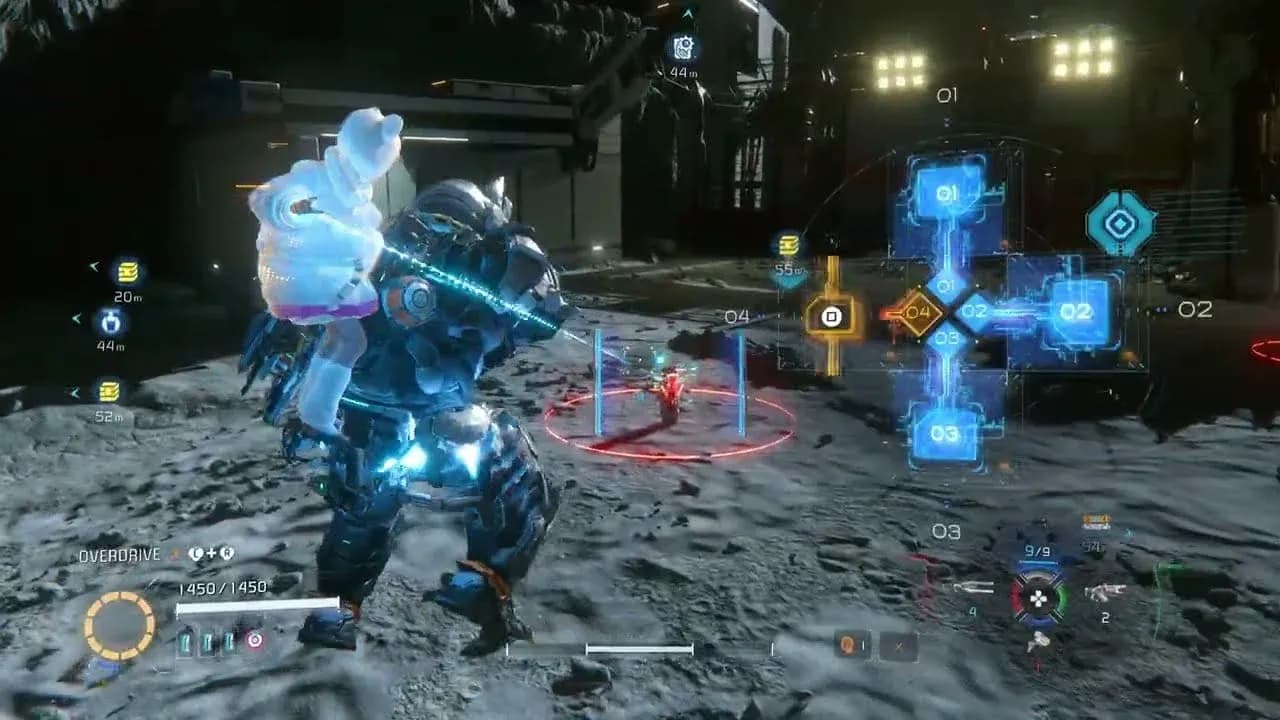Activate the Overdrive circular gauge
1280x720 pixels.
(119, 626)
